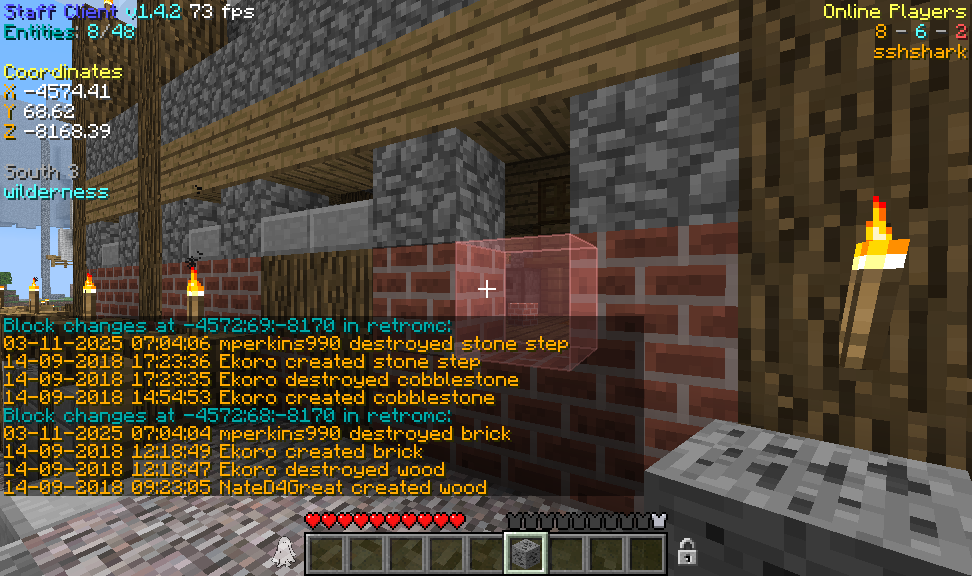Toggle the padlock icon next to the hotbar

pos(687,551)
